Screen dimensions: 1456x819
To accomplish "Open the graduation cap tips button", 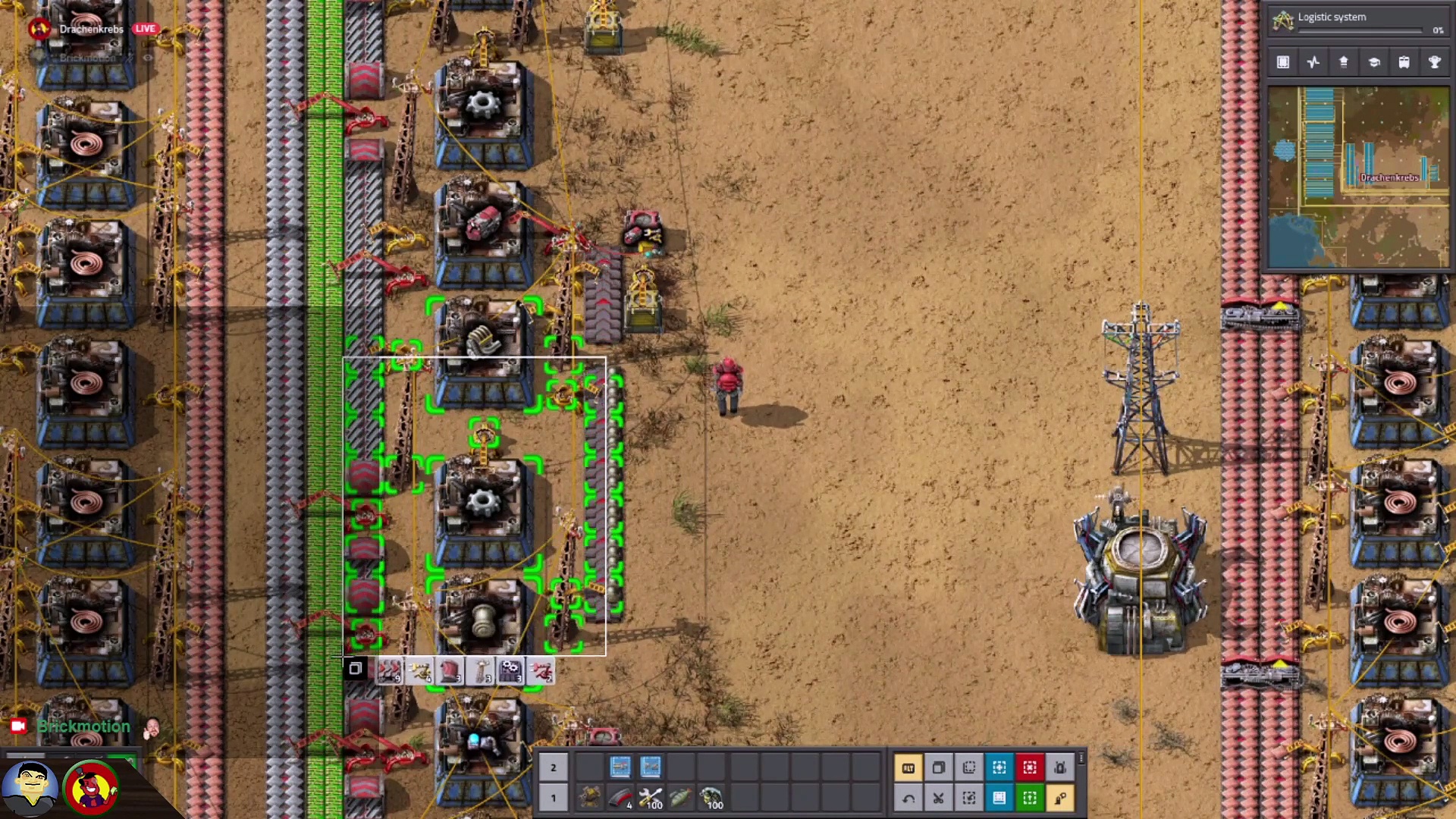I will click(x=1374, y=62).
